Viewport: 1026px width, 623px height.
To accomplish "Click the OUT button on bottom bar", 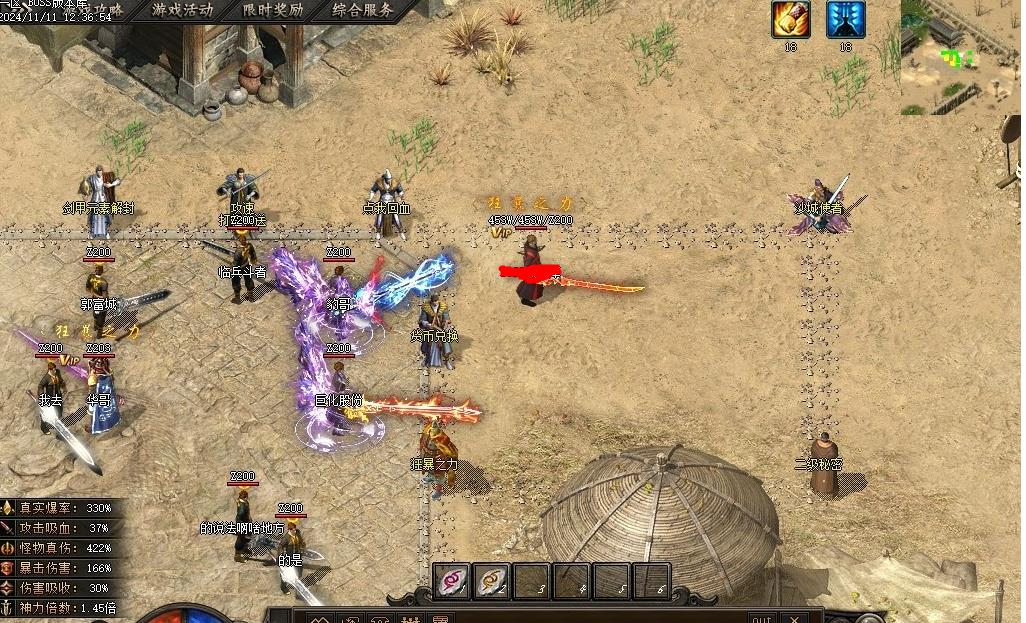I will tap(762, 617).
